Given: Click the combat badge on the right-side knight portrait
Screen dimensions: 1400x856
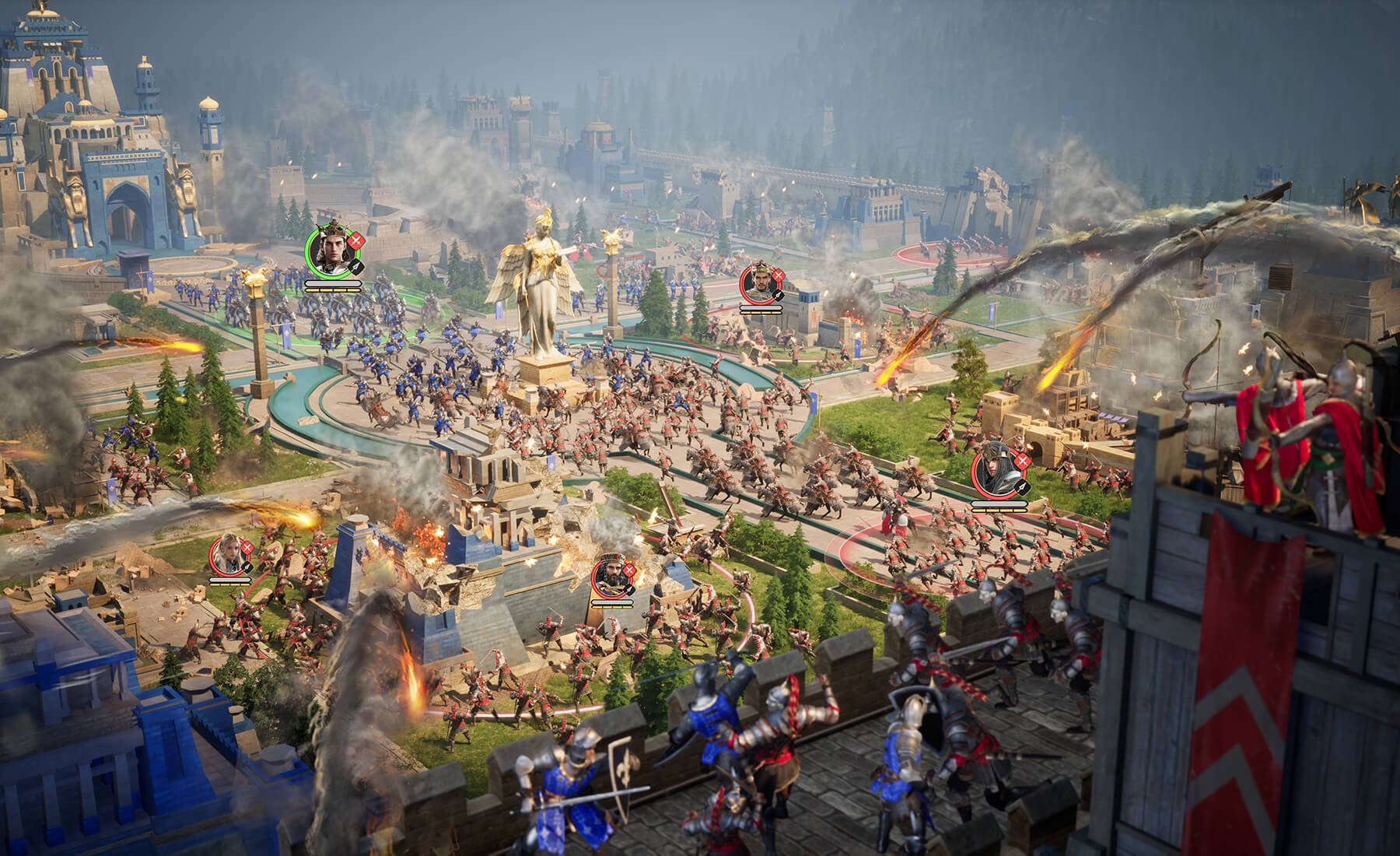Looking at the screenshot, I should pos(1022,461).
